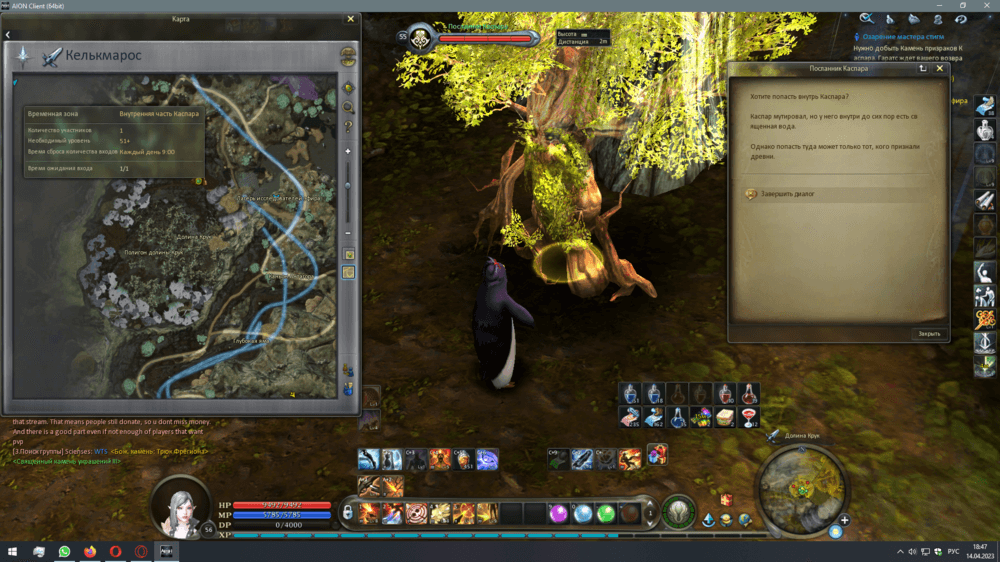Zoom in the minimap with the plus button
Screen dimensions: 1000x562
pos(845,520)
